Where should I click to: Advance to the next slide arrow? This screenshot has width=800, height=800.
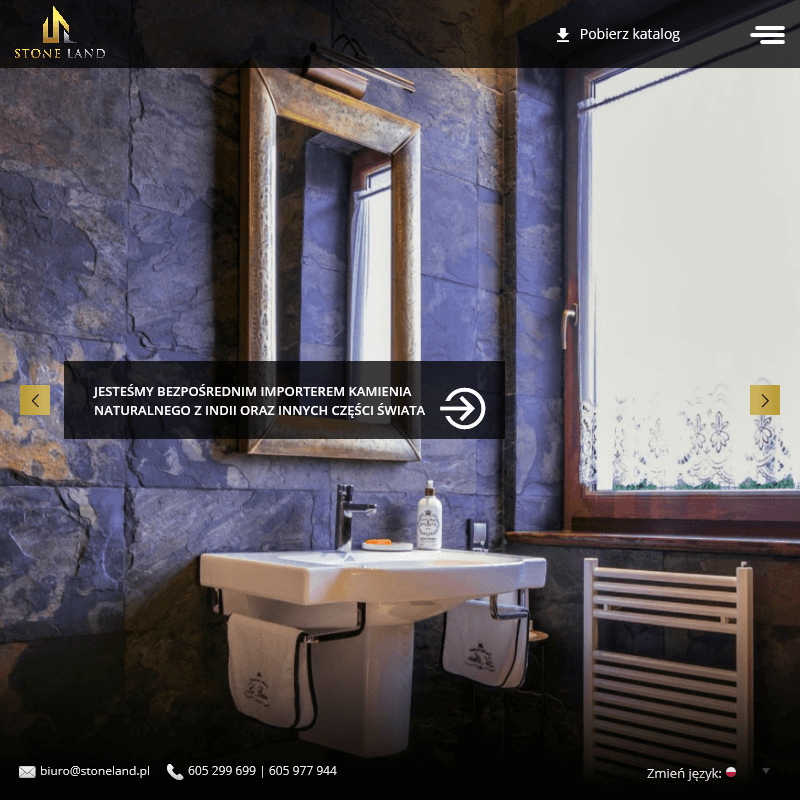[x=765, y=400]
